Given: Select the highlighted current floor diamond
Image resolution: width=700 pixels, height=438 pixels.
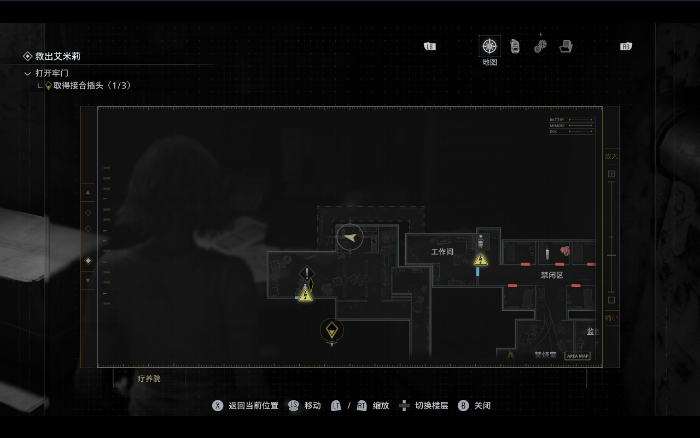Looking at the screenshot, I should (x=88, y=260).
